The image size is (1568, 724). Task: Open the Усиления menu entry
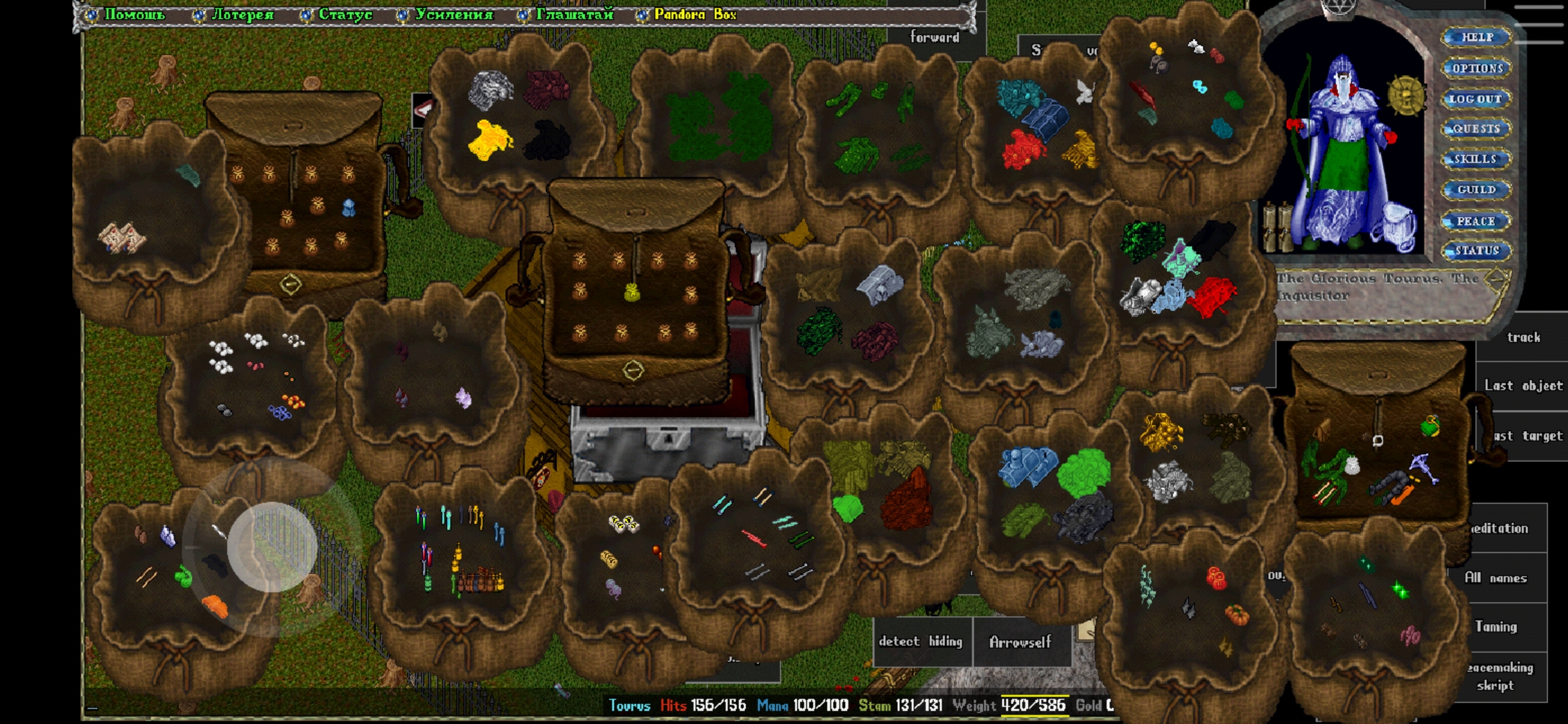pyautogui.click(x=453, y=15)
